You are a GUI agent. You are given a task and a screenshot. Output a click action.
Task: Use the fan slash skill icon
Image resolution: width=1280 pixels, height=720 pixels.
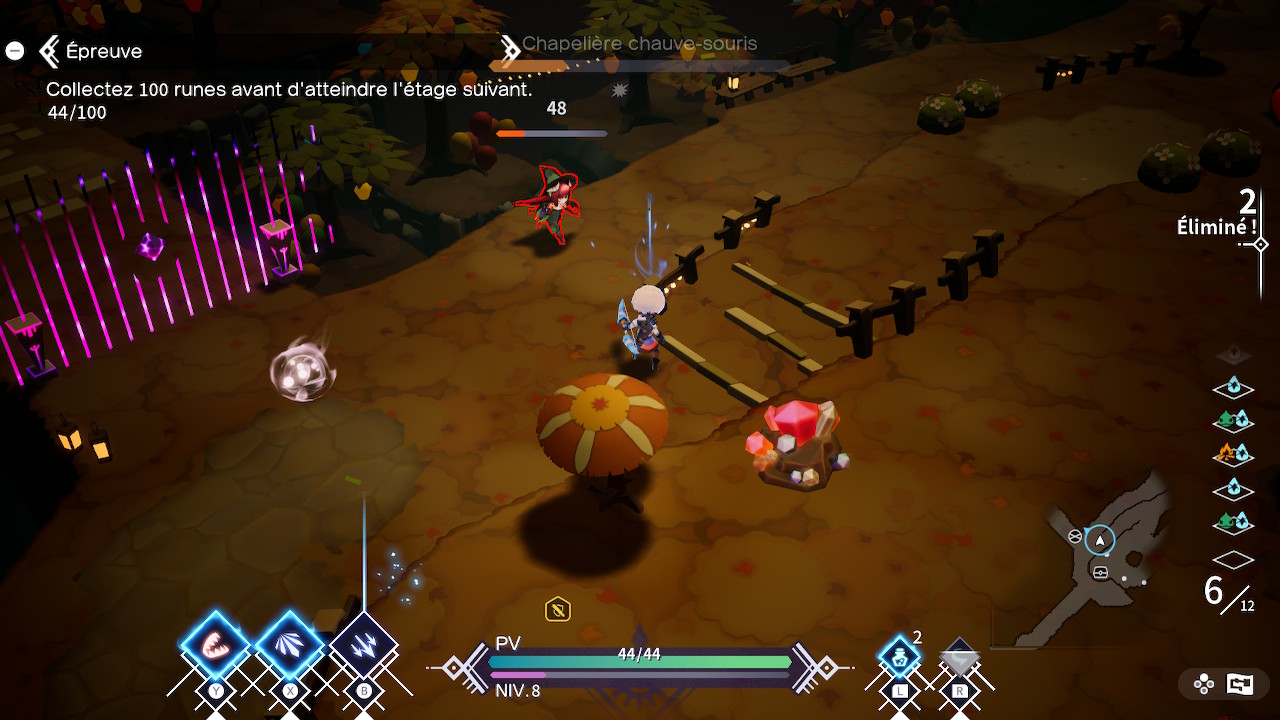coord(290,646)
